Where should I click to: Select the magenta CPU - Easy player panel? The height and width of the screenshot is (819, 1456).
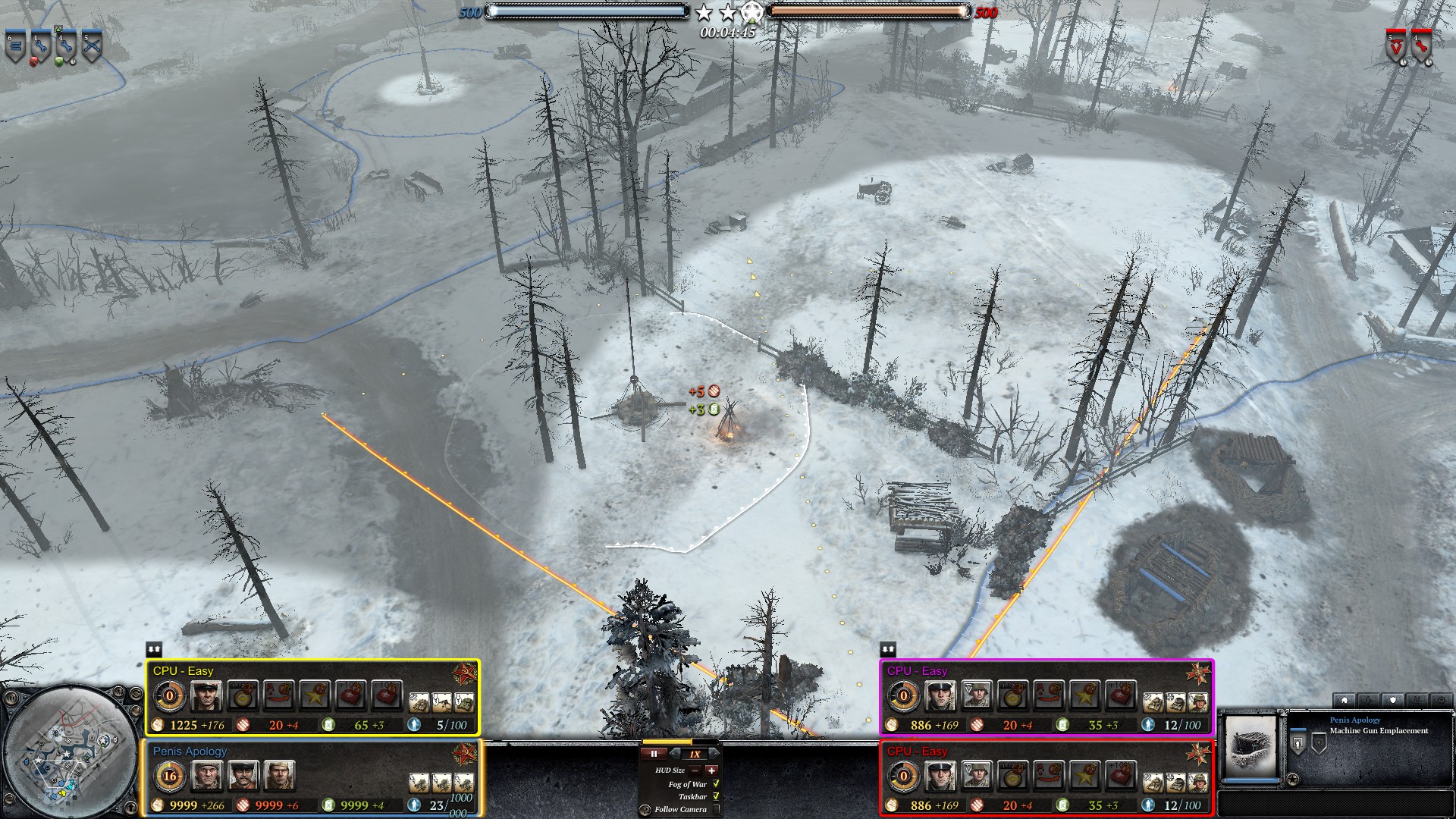click(1046, 698)
